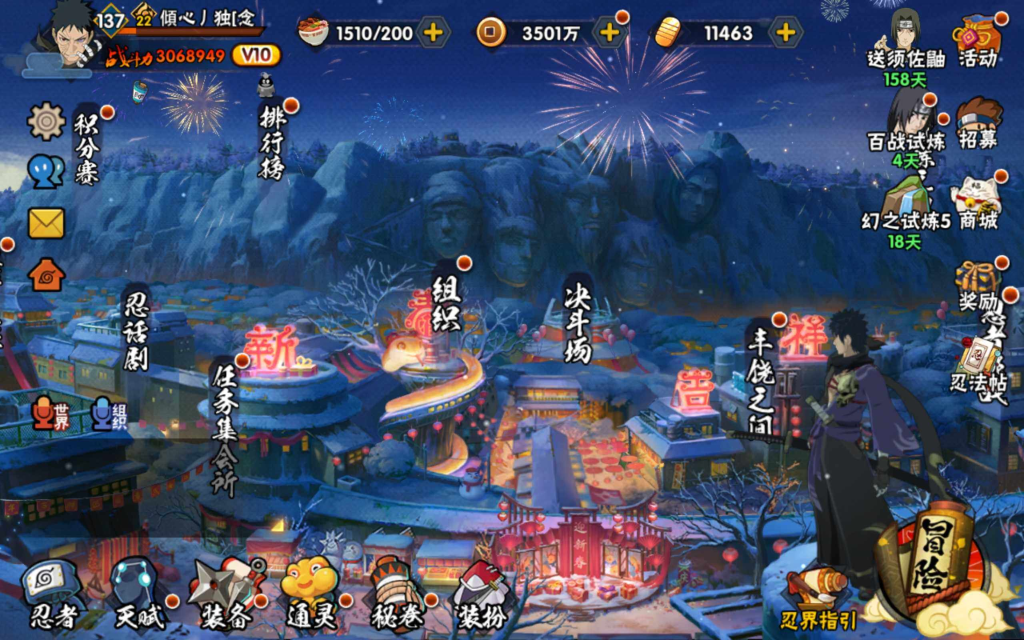Open the player avatar profile
1024x640 pixels.
[x=68, y=40]
